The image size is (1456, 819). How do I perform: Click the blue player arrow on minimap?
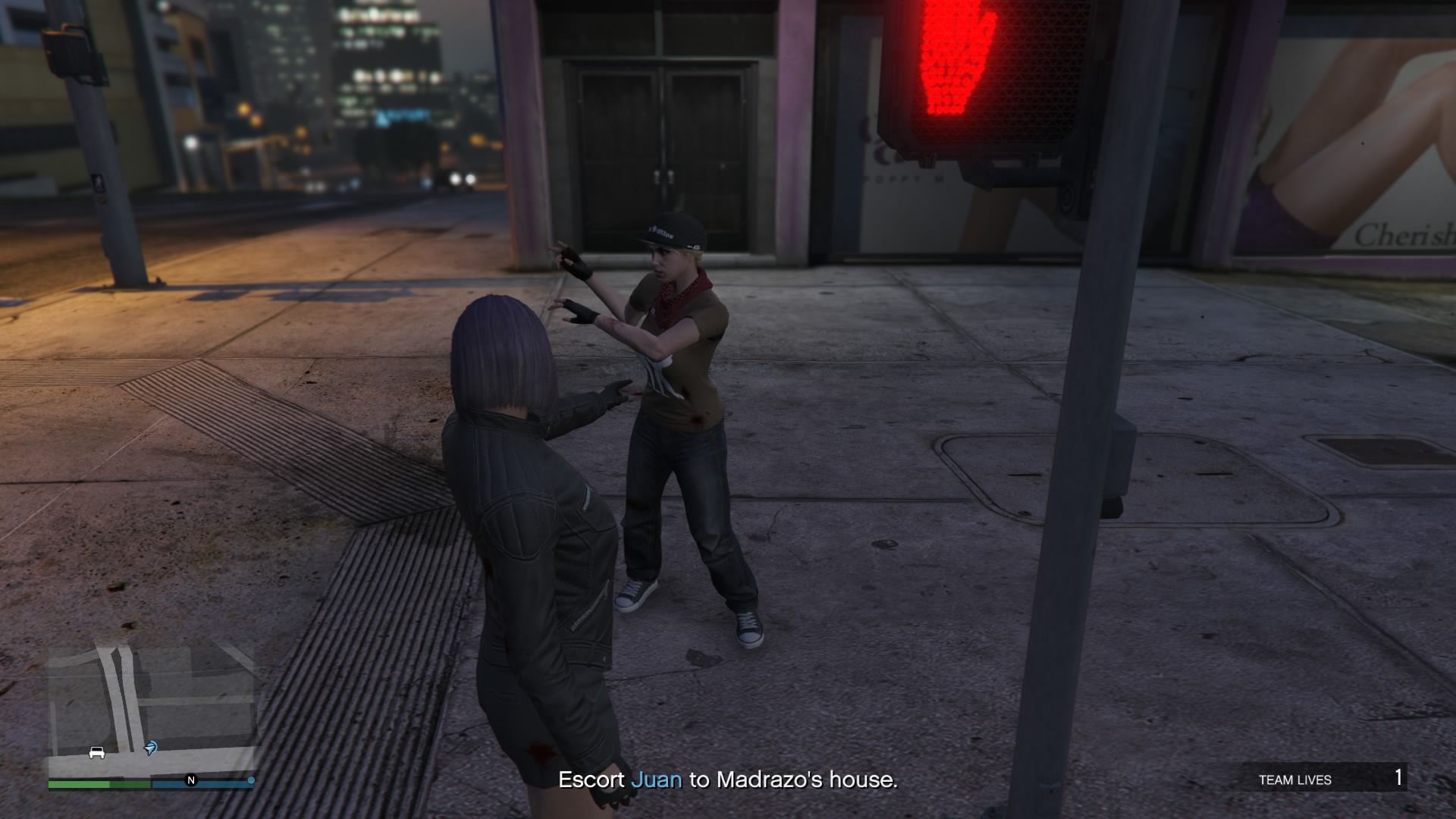pyautogui.click(x=151, y=749)
